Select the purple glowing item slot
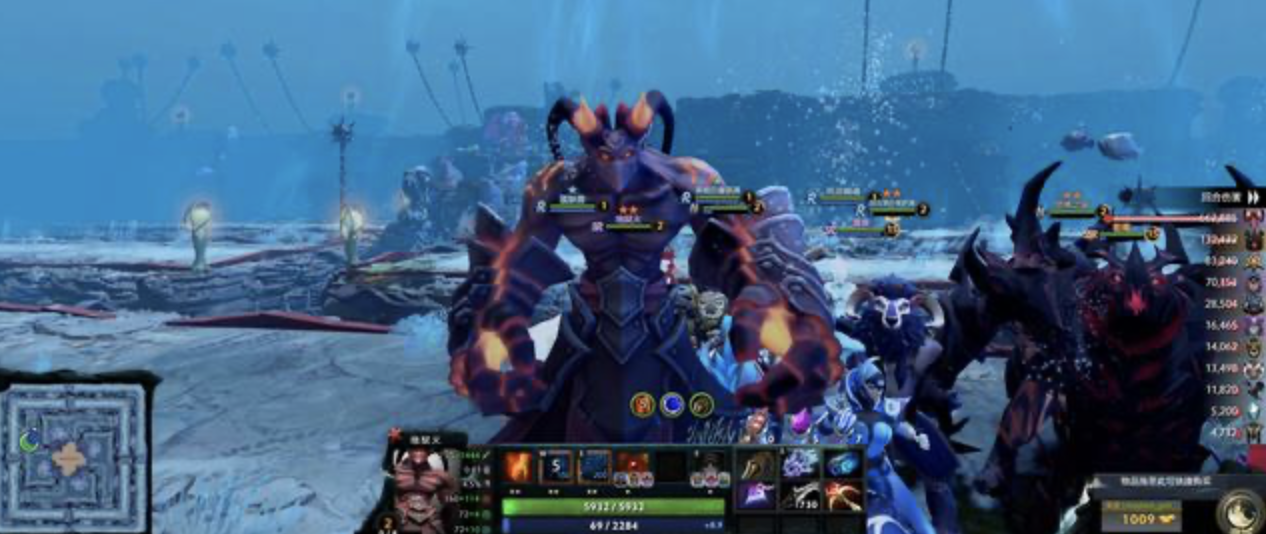The width and height of the screenshot is (1266, 534). tap(757, 494)
